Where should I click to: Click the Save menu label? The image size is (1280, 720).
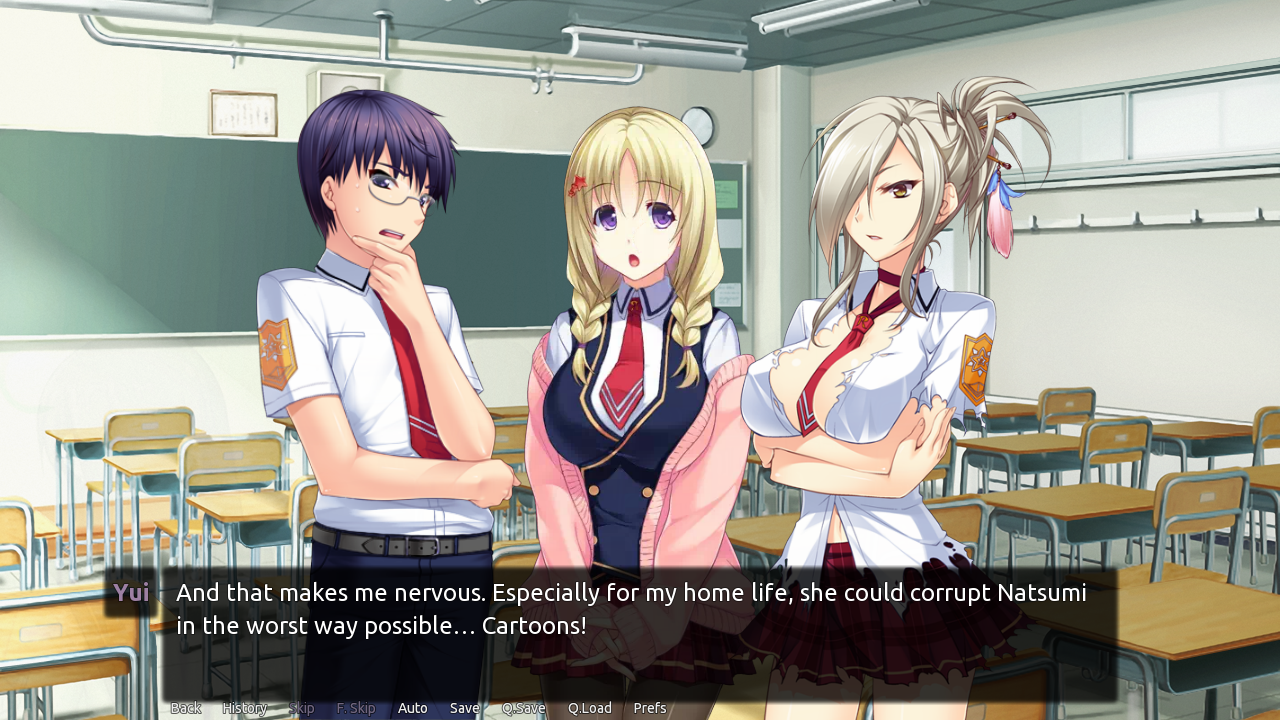pos(463,707)
